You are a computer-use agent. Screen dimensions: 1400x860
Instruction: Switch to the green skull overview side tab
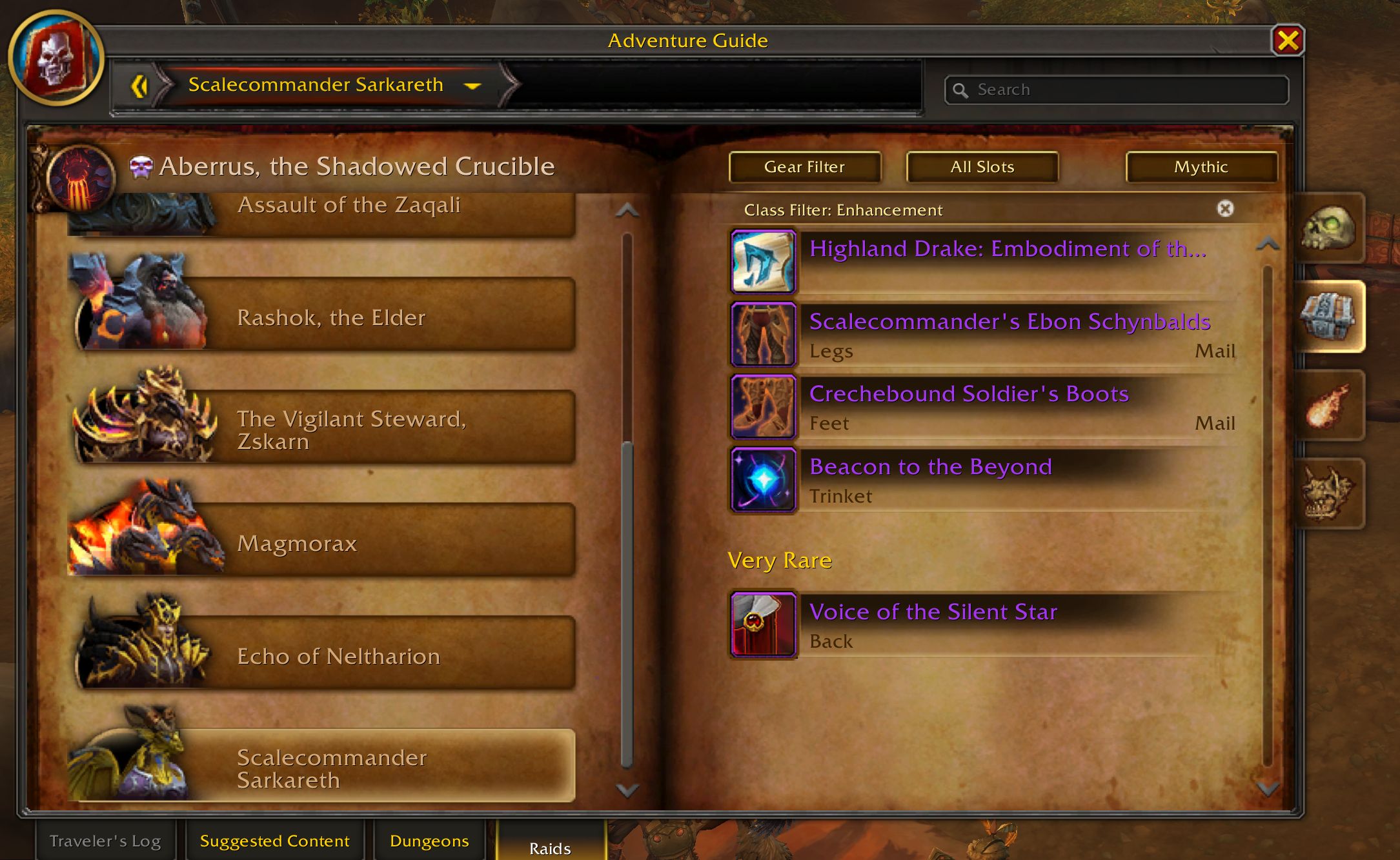[x=1328, y=228]
